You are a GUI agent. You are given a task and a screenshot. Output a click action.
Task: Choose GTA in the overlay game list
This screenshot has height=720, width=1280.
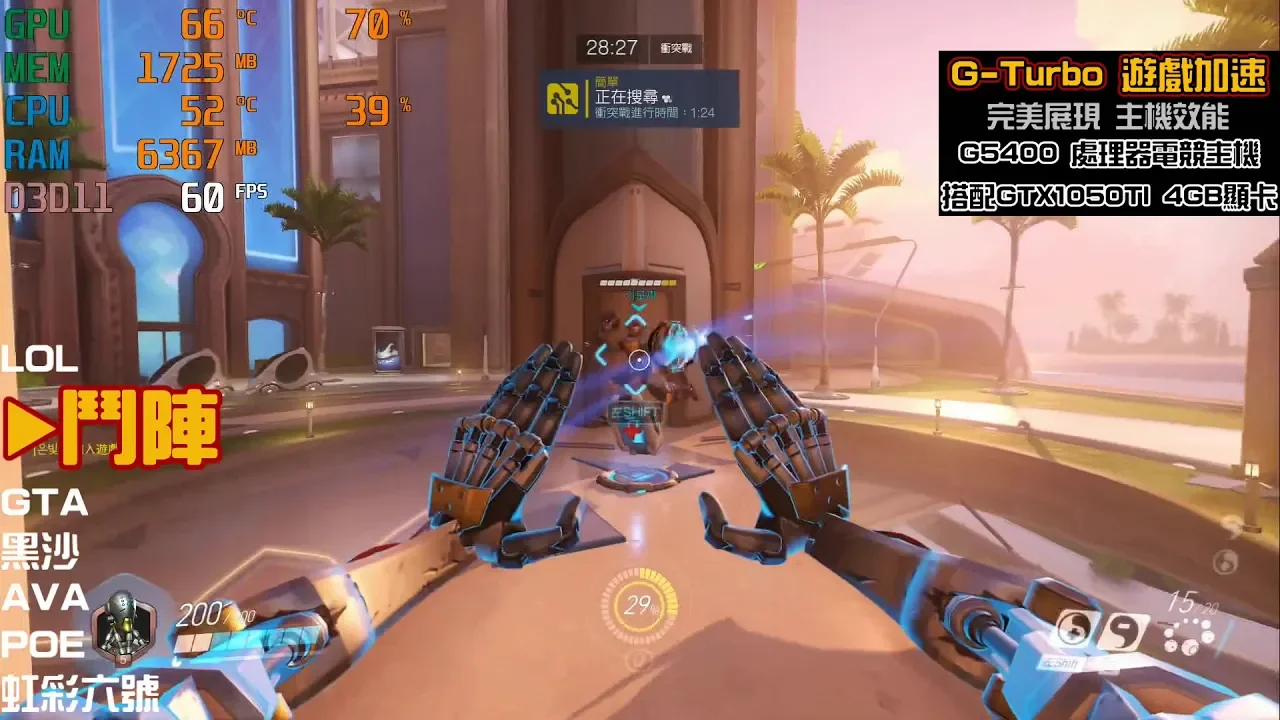pos(45,502)
